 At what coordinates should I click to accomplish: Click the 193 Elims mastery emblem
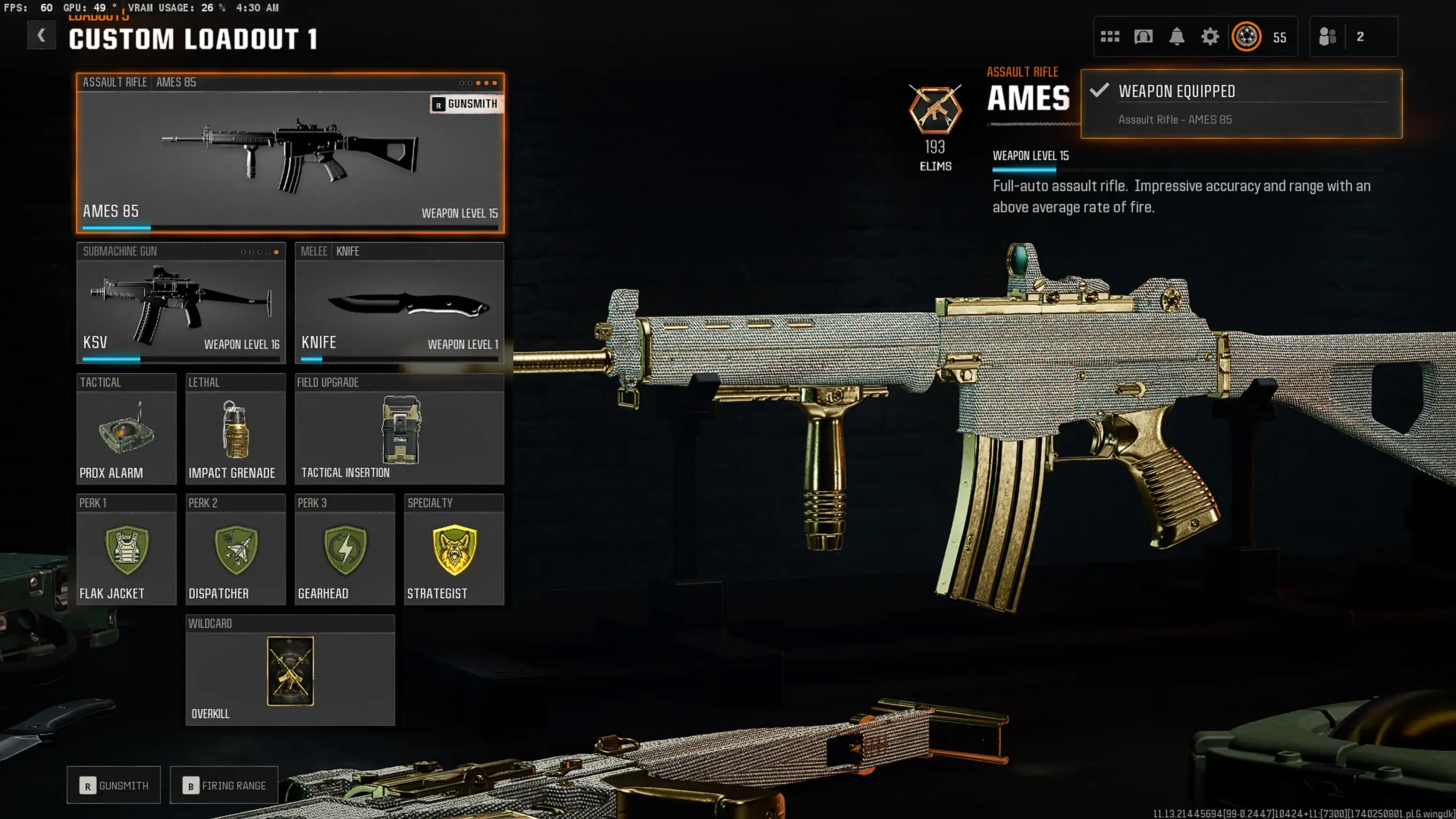pyautogui.click(x=936, y=110)
